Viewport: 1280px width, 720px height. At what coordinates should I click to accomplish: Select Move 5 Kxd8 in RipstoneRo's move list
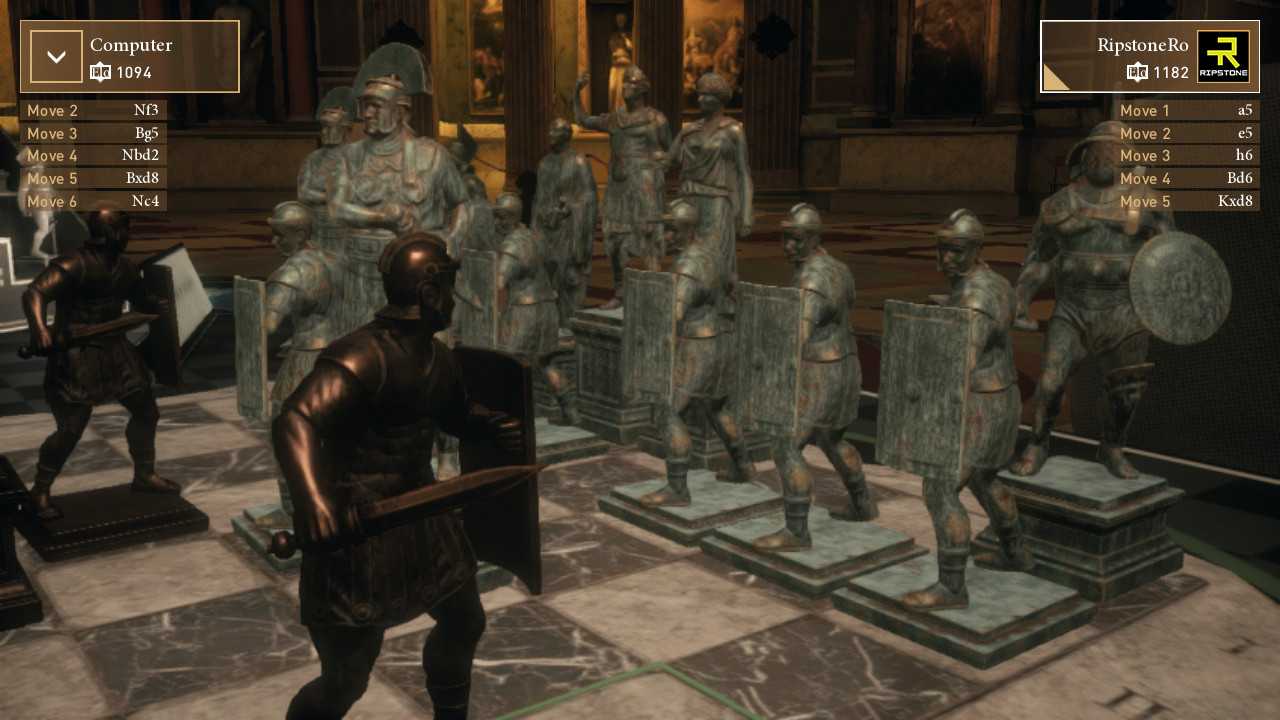[x=1188, y=201]
